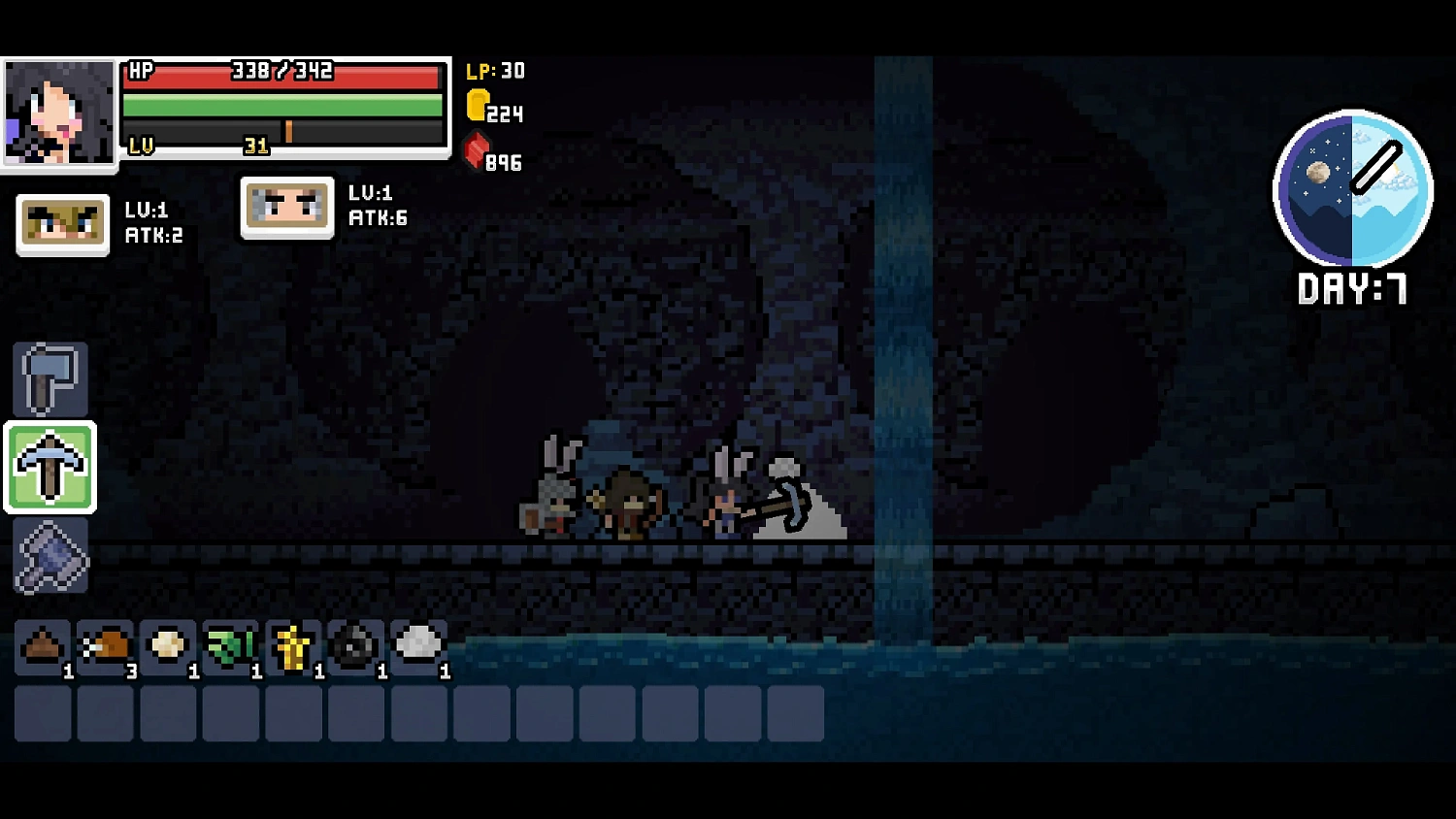1456x819 pixels.
Task: Toggle the white stone inventory slot
Action: click(418, 644)
